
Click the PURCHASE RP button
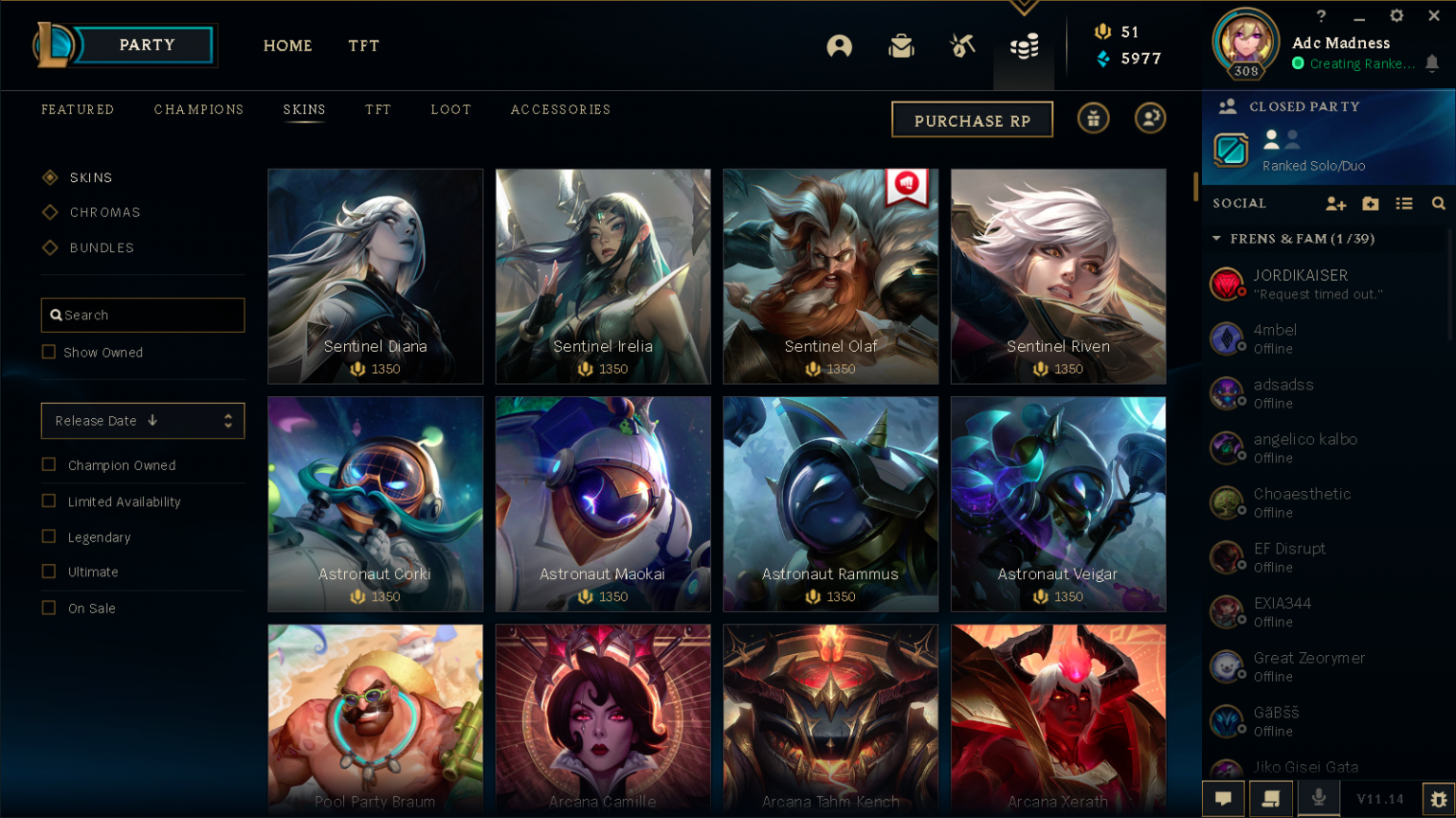click(972, 118)
